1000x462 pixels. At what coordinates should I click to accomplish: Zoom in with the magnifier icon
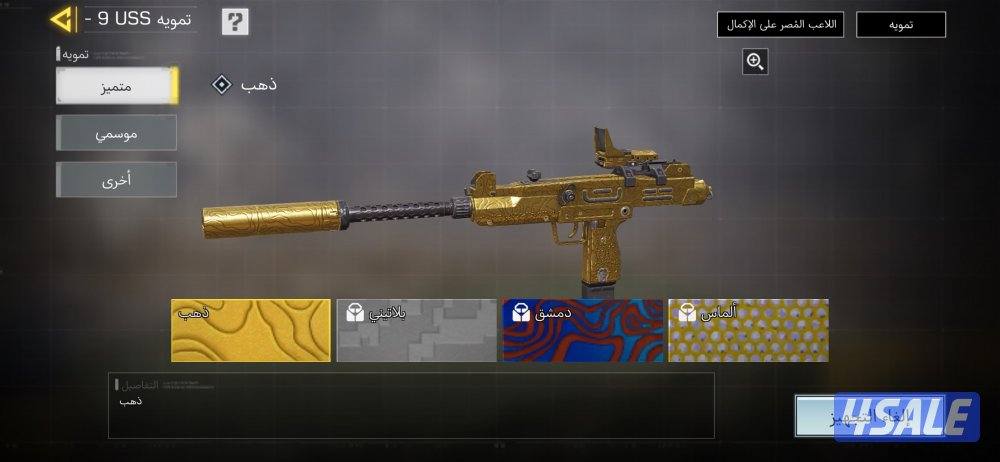[x=755, y=62]
